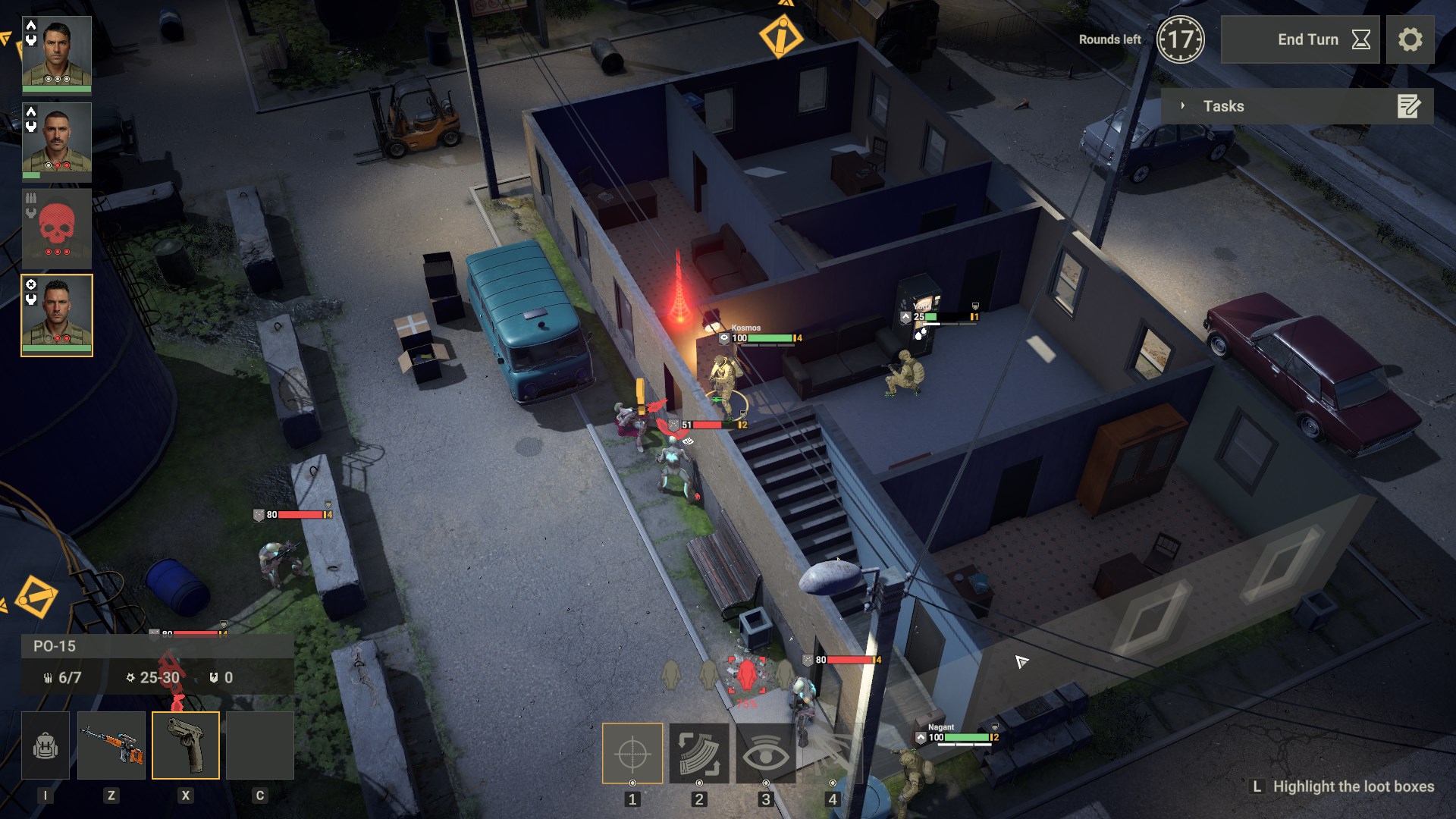
Task: Switch to the empty gear slot C
Action: [x=259, y=745]
